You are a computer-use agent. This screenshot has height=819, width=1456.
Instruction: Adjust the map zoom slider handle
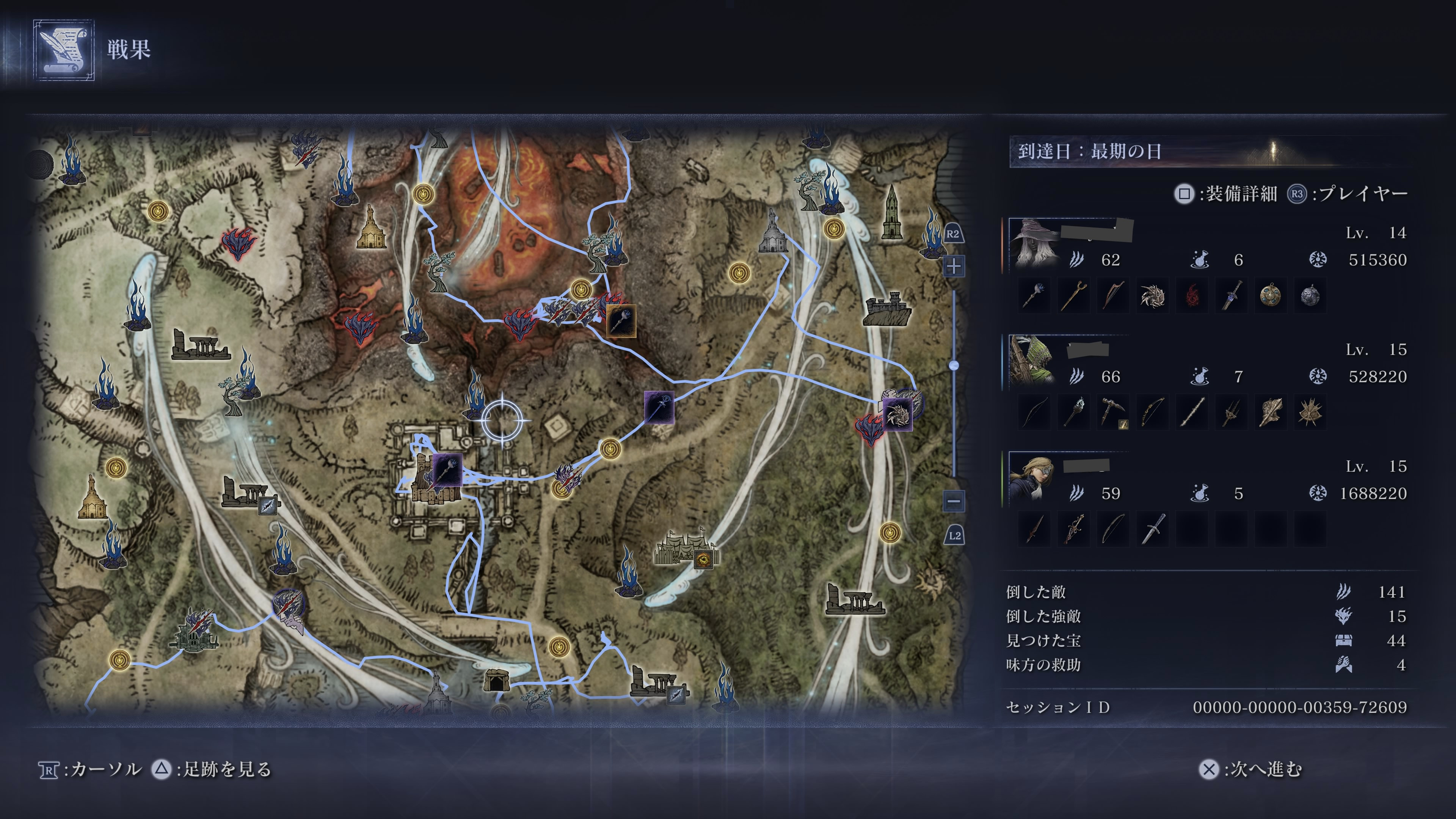(x=954, y=365)
